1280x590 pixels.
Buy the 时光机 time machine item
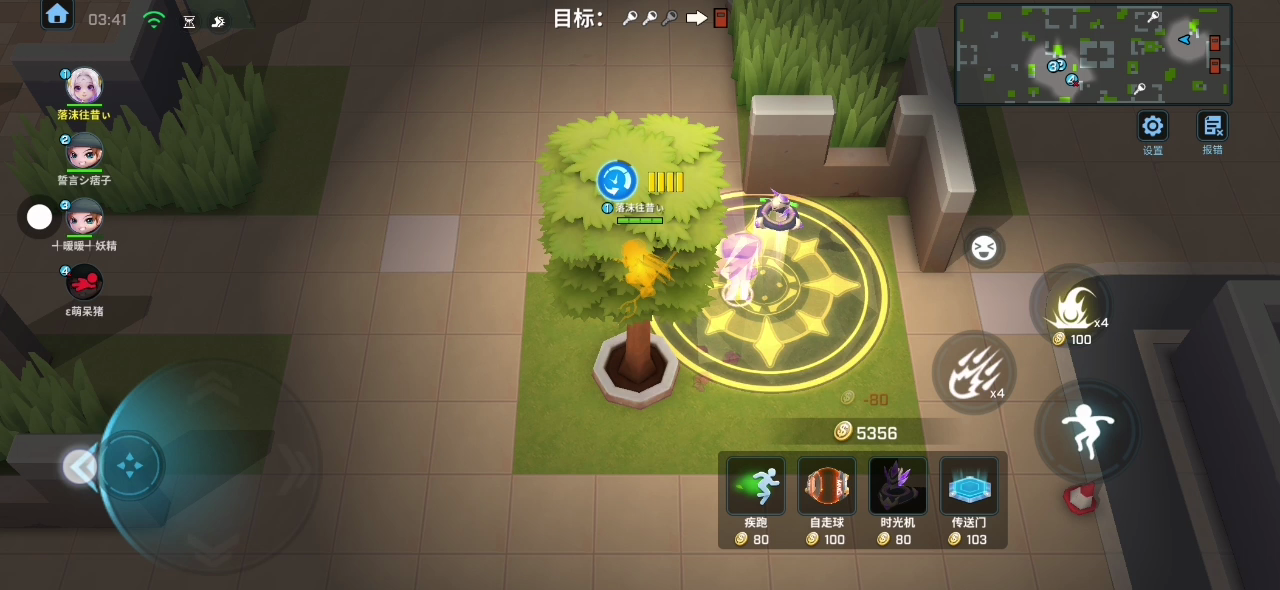pyautogui.click(x=898, y=487)
